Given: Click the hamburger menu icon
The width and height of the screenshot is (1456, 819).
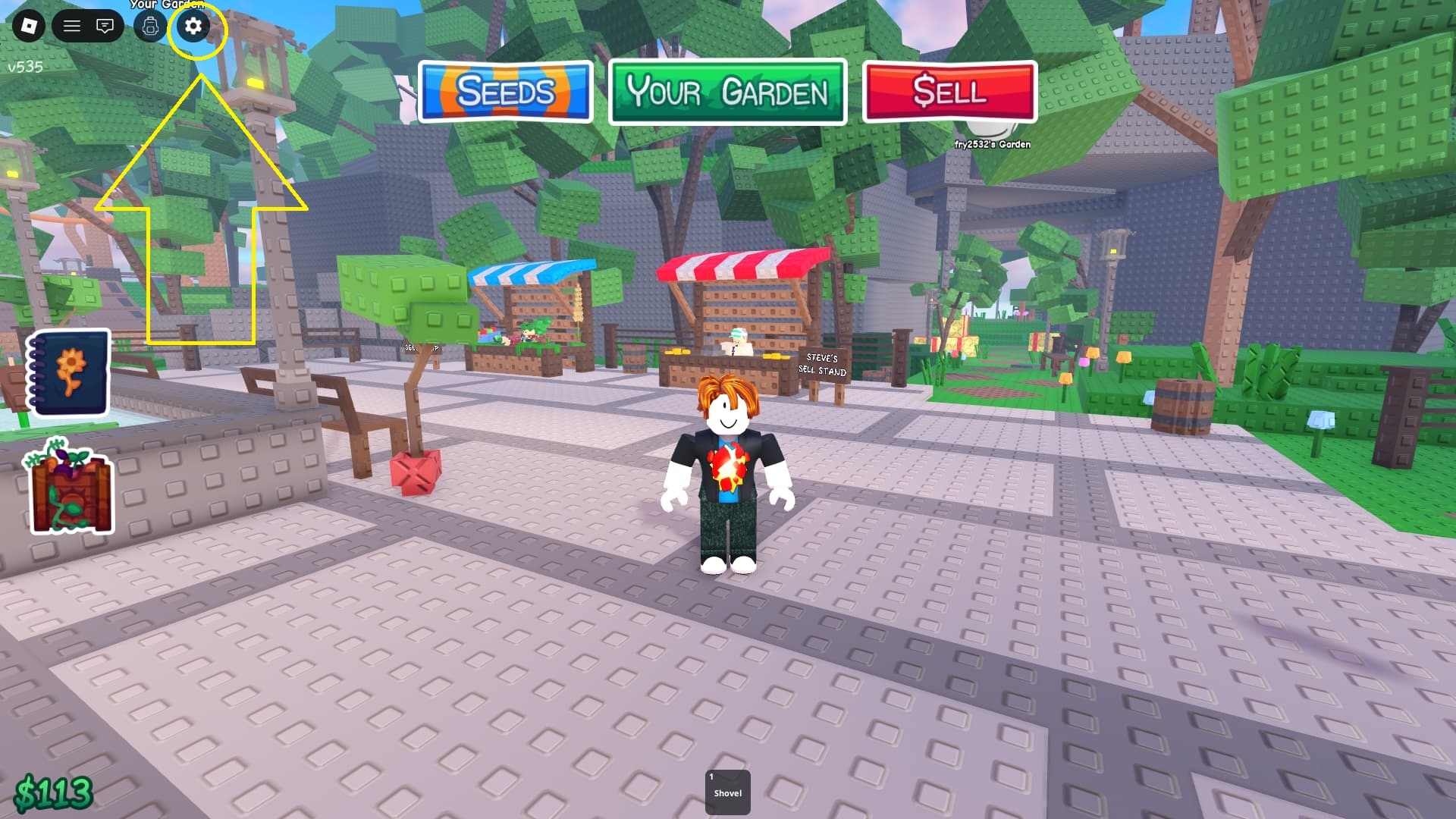Looking at the screenshot, I should click(x=73, y=27).
